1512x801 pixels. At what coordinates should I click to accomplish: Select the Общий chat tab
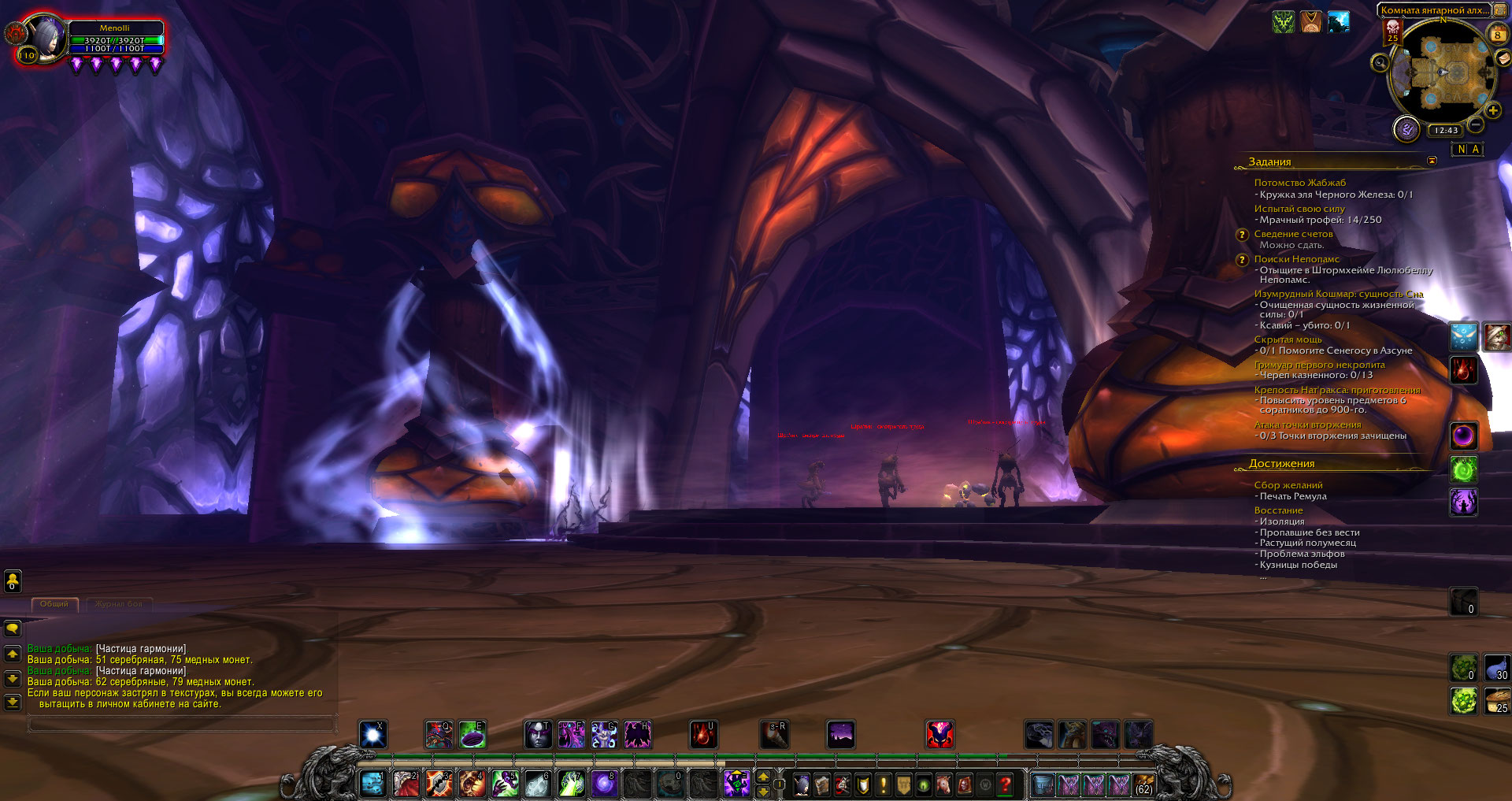[x=54, y=604]
